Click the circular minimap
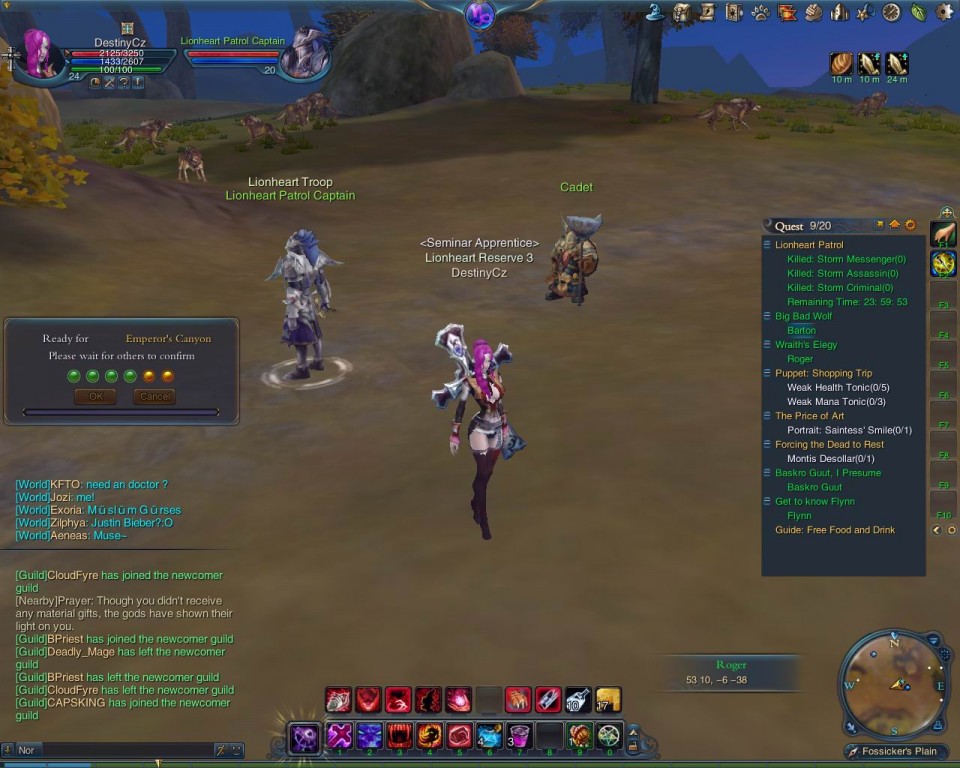The height and width of the screenshot is (768, 960). point(894,684)
